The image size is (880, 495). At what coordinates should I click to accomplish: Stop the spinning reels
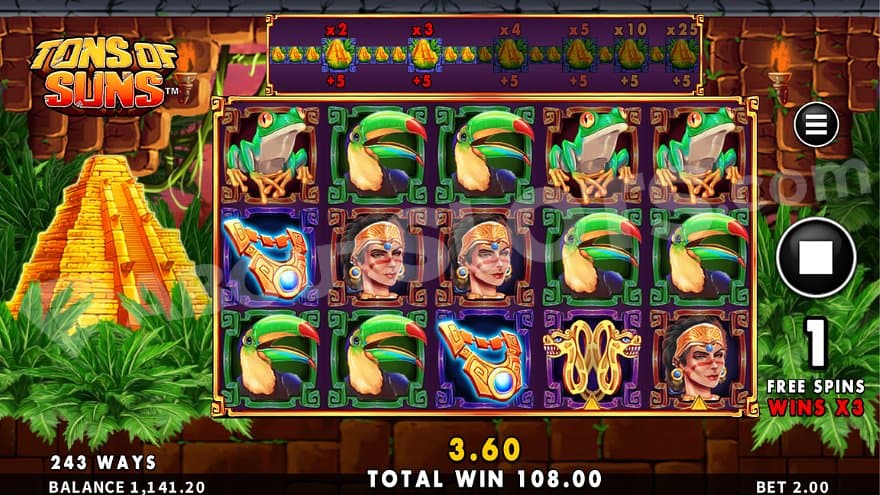point(815,258)
